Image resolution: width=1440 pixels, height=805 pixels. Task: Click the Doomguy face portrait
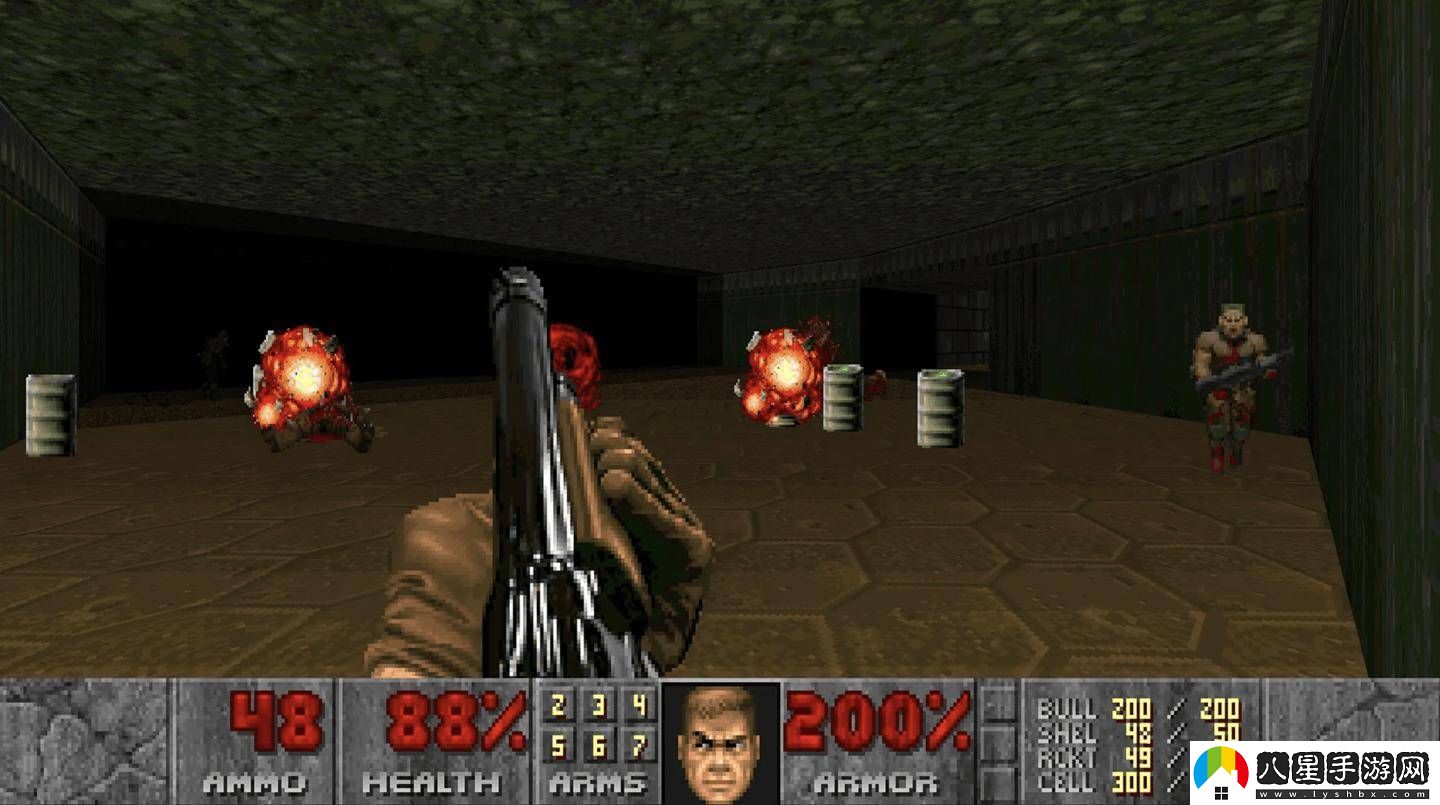(720, 742)
